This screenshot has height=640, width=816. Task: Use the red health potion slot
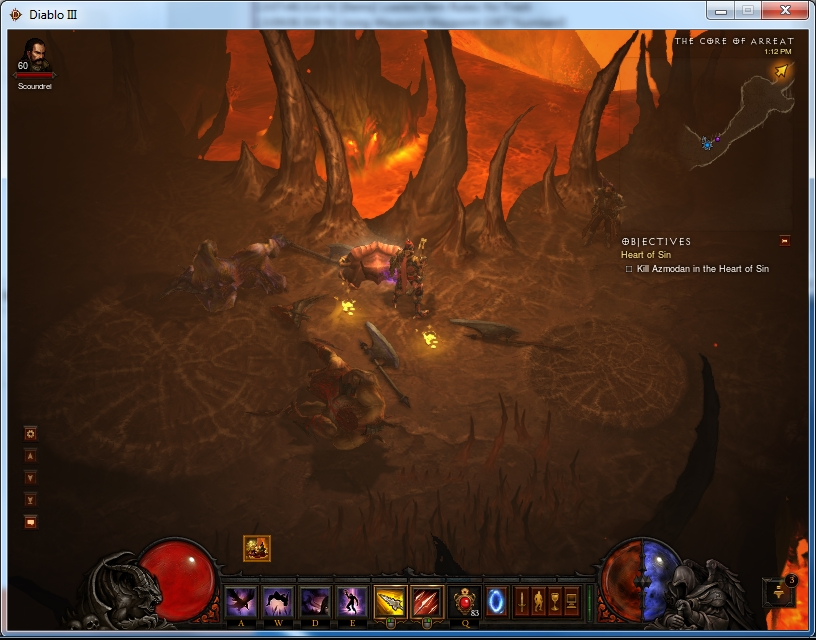464,602
